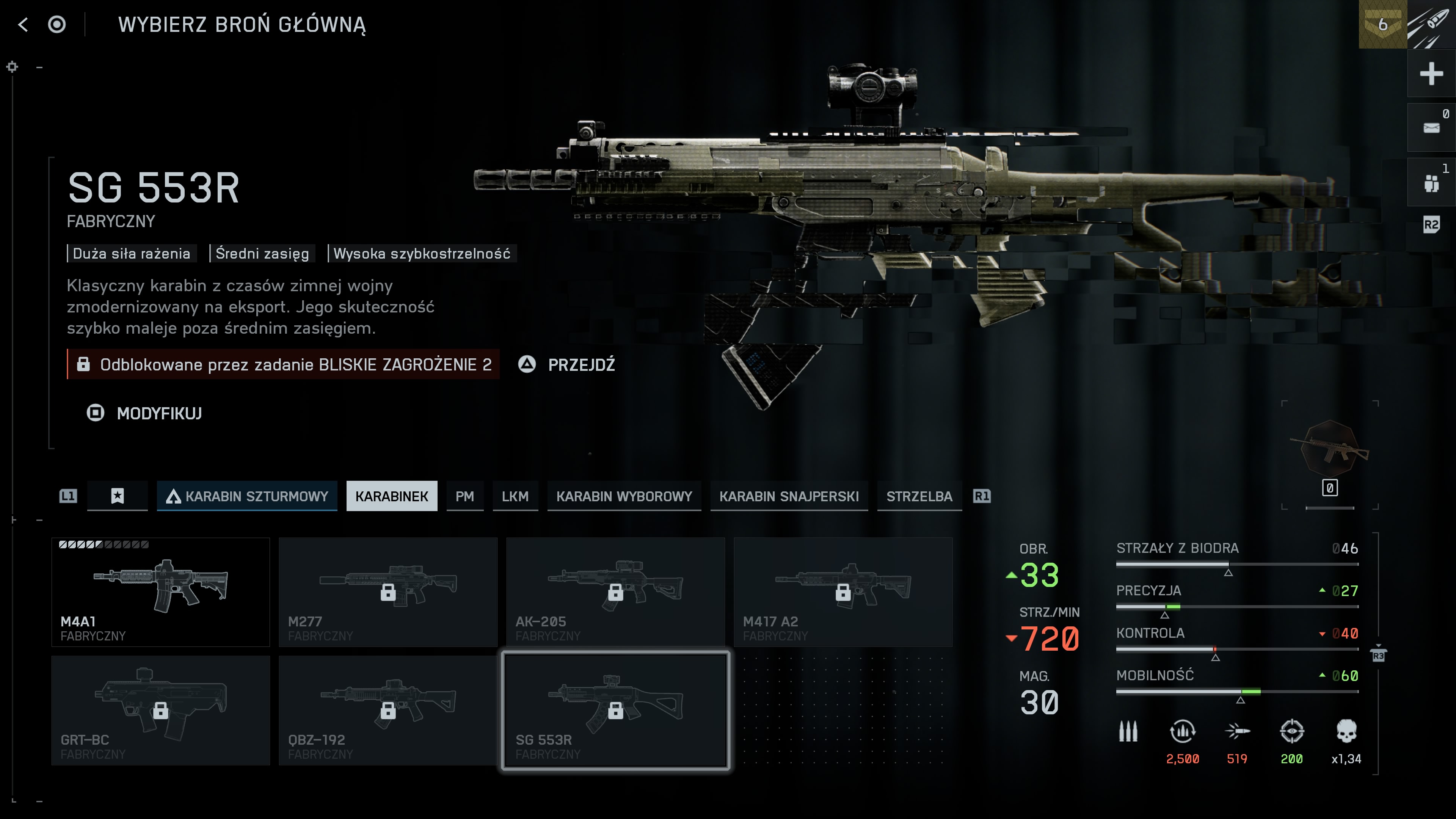
Task: Show the Strzelba weapon category
Action: (919, 496)
